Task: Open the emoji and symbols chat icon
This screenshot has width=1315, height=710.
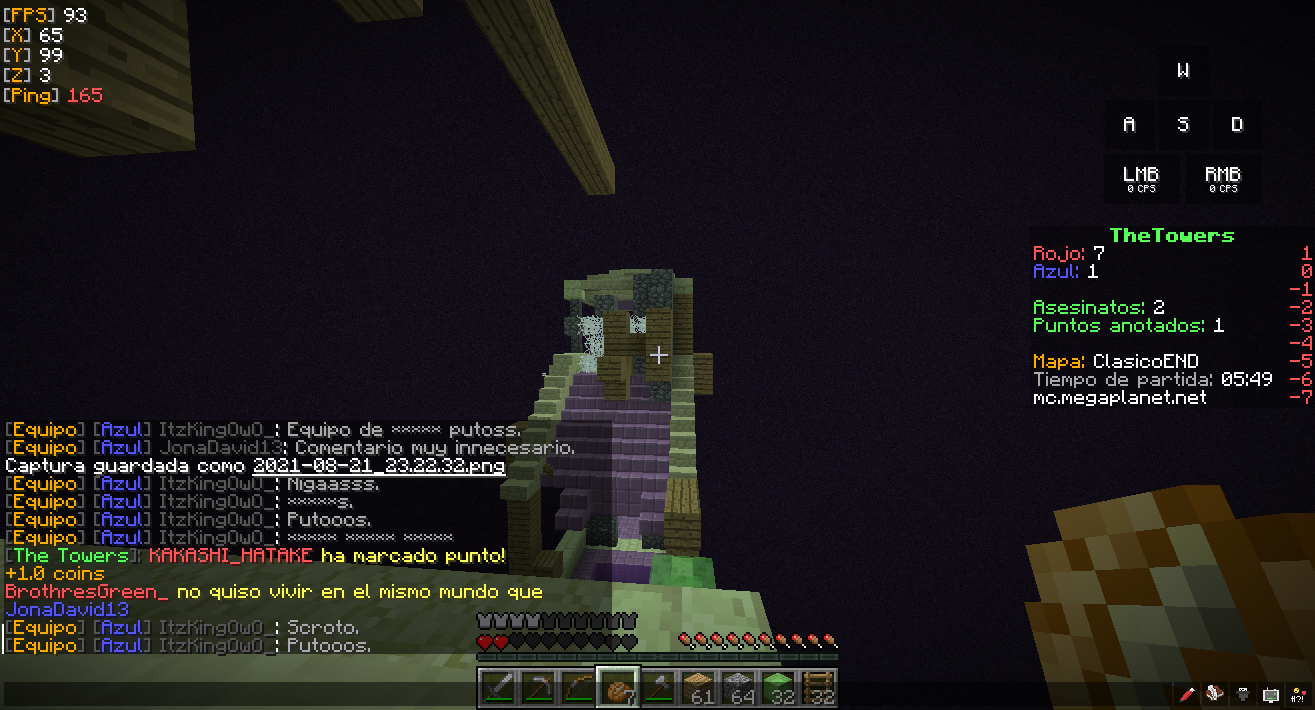Action: click(x=1297, y=694)
